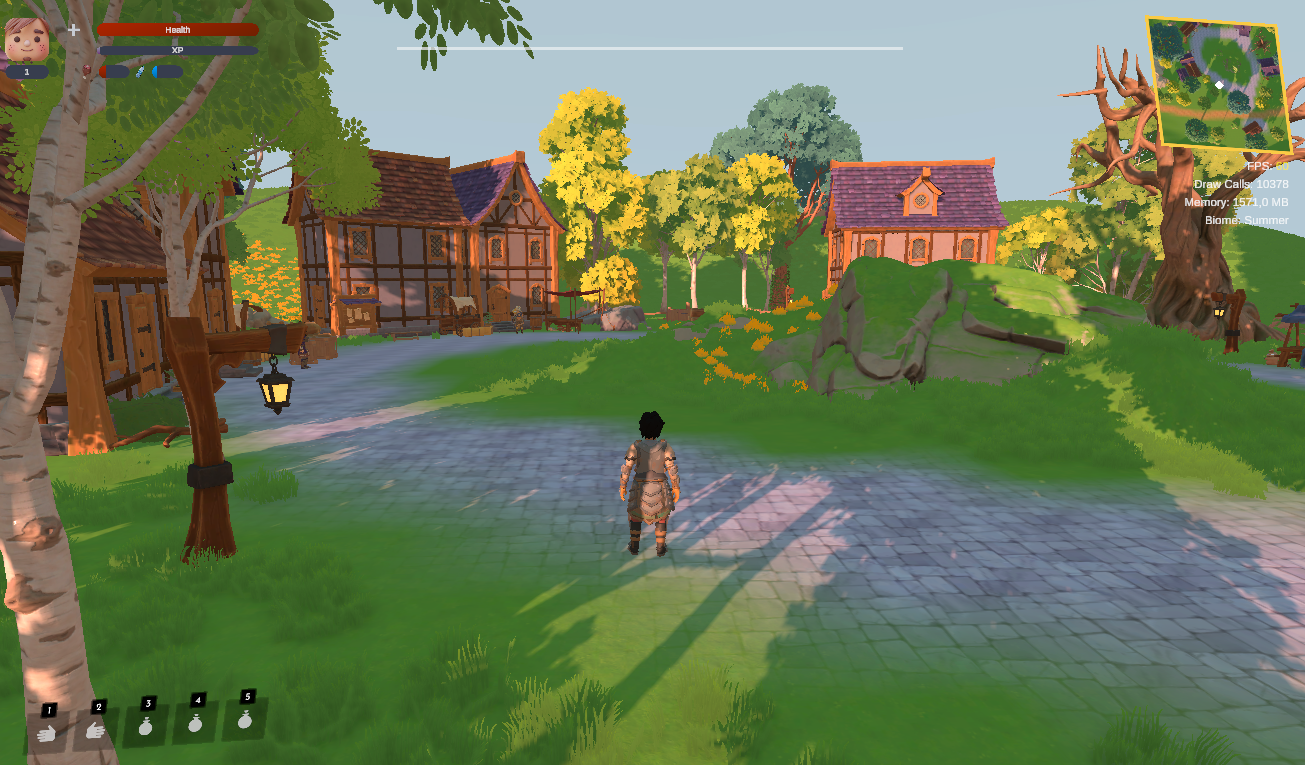
Task: Select hotbar slot 1 hand icon
Action: click(x=46, y=732)
